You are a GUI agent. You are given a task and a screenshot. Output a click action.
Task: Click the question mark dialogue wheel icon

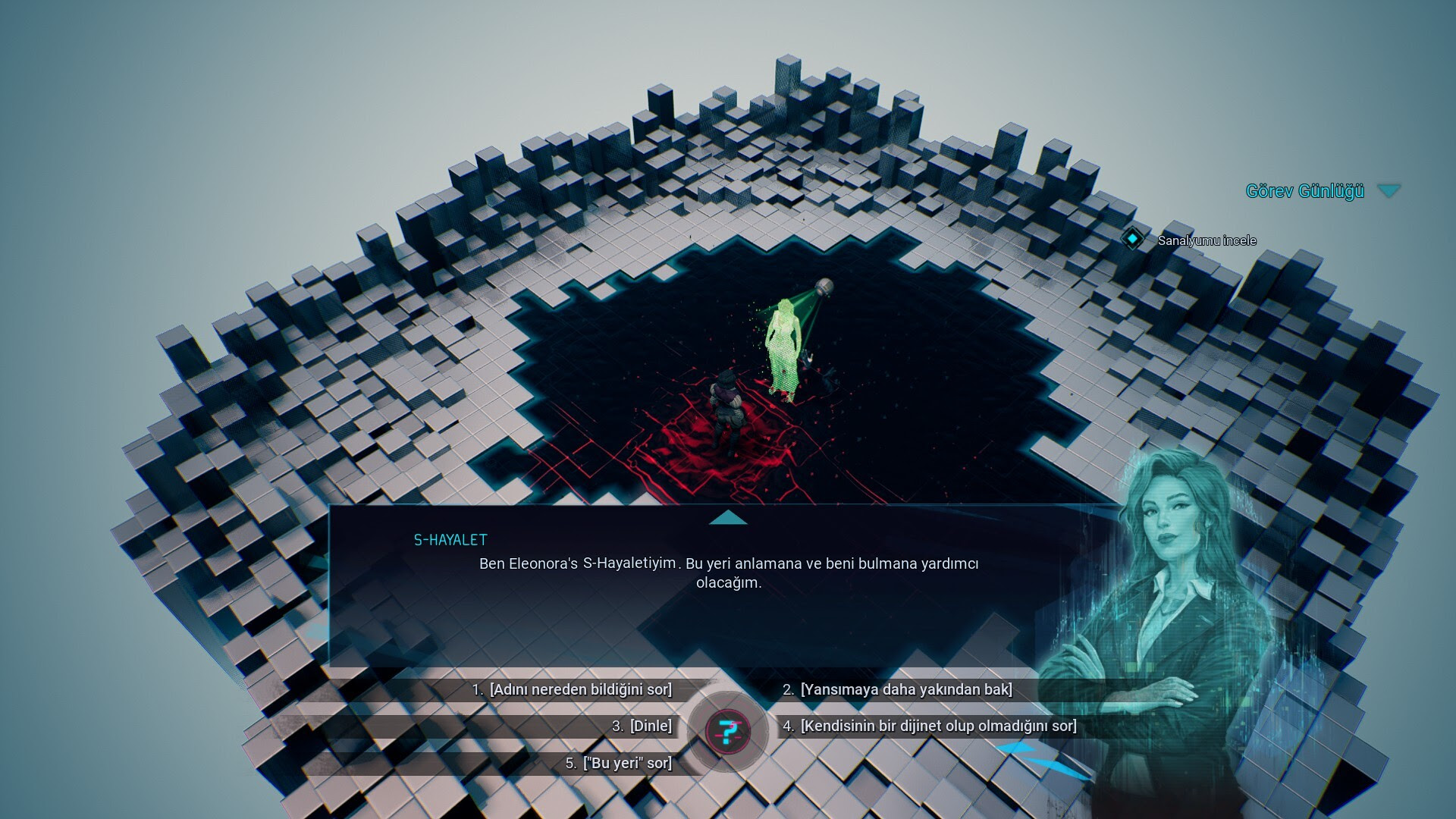(x=728, y=732)
